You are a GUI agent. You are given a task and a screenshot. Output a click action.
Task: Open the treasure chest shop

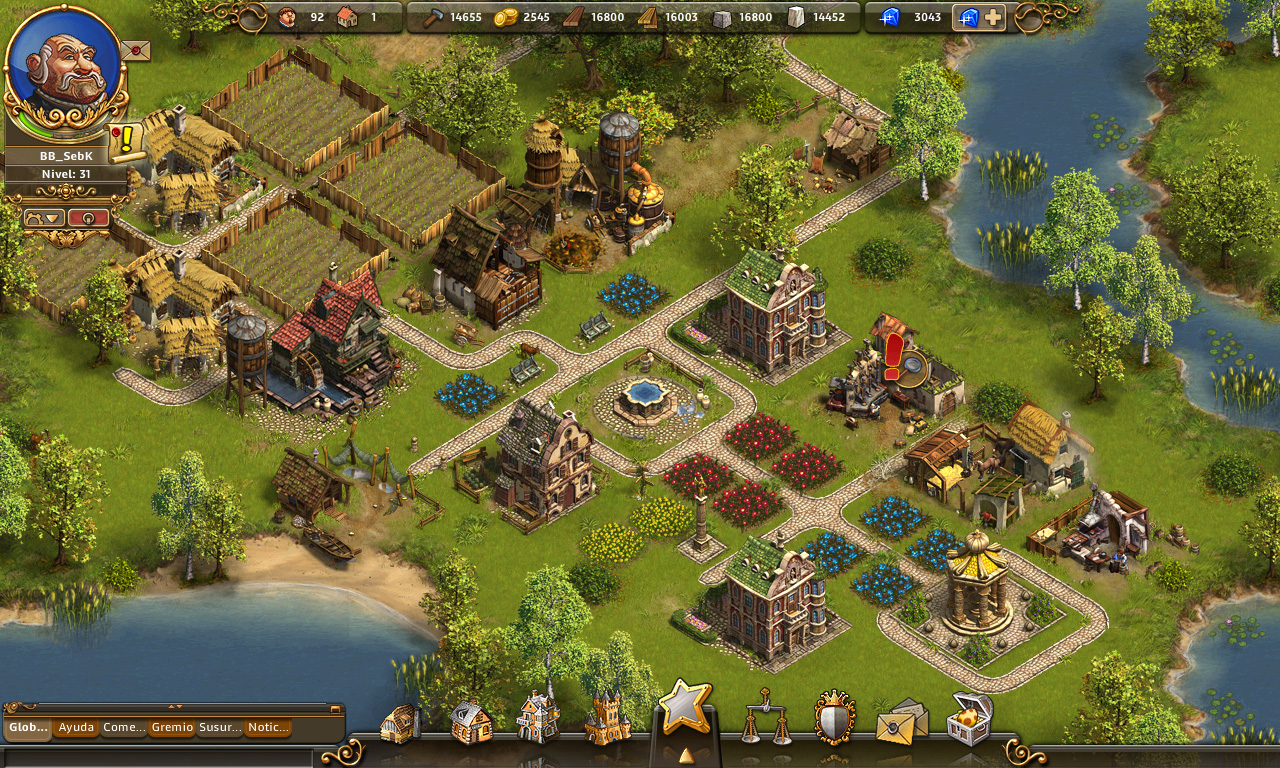[968, 719]
